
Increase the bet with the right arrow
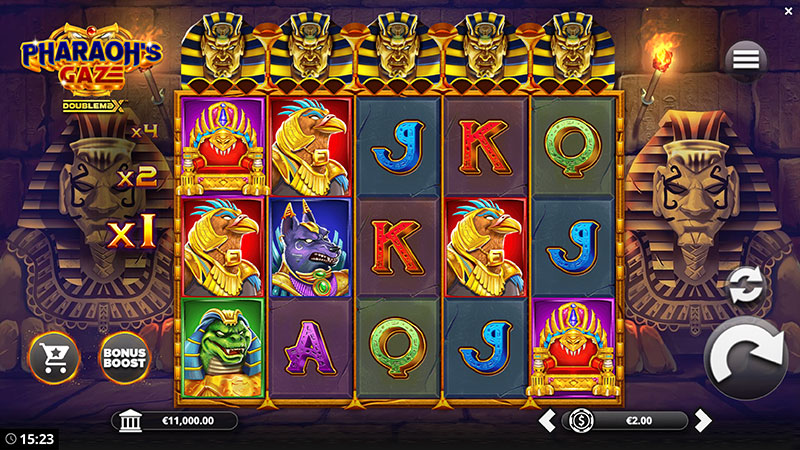[x=703, y=420]
